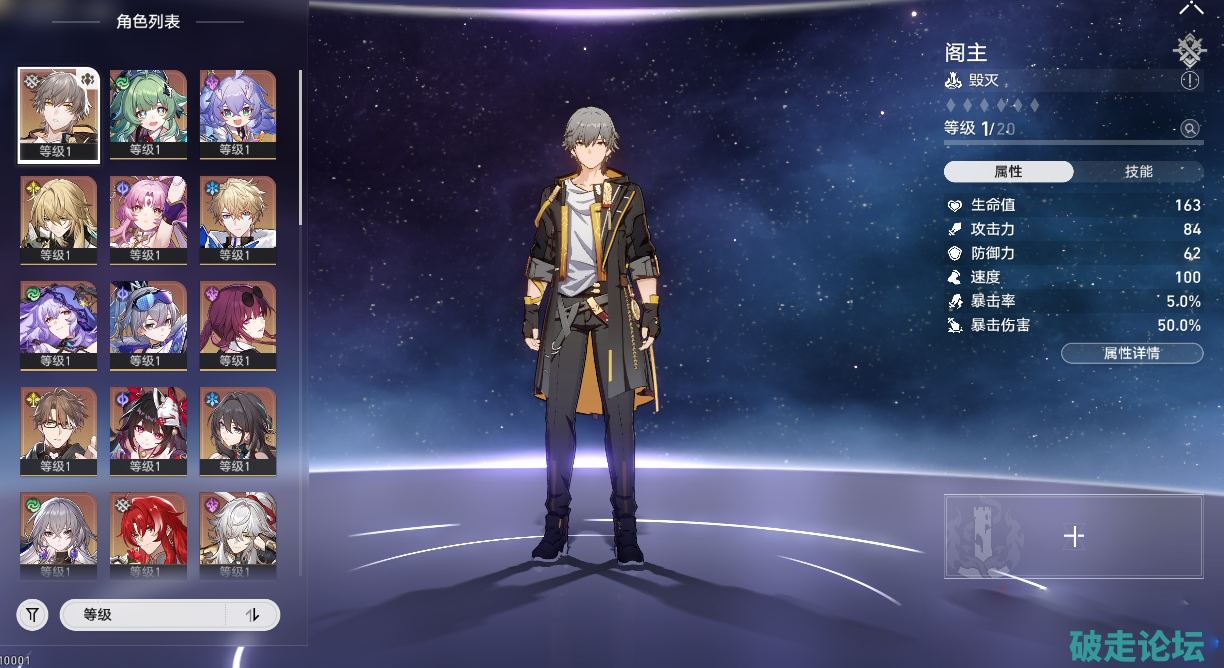Select the long blonde-haired Luocha portrait
Viewport: 1224px width, 668px height.
(x=59, y=214)
